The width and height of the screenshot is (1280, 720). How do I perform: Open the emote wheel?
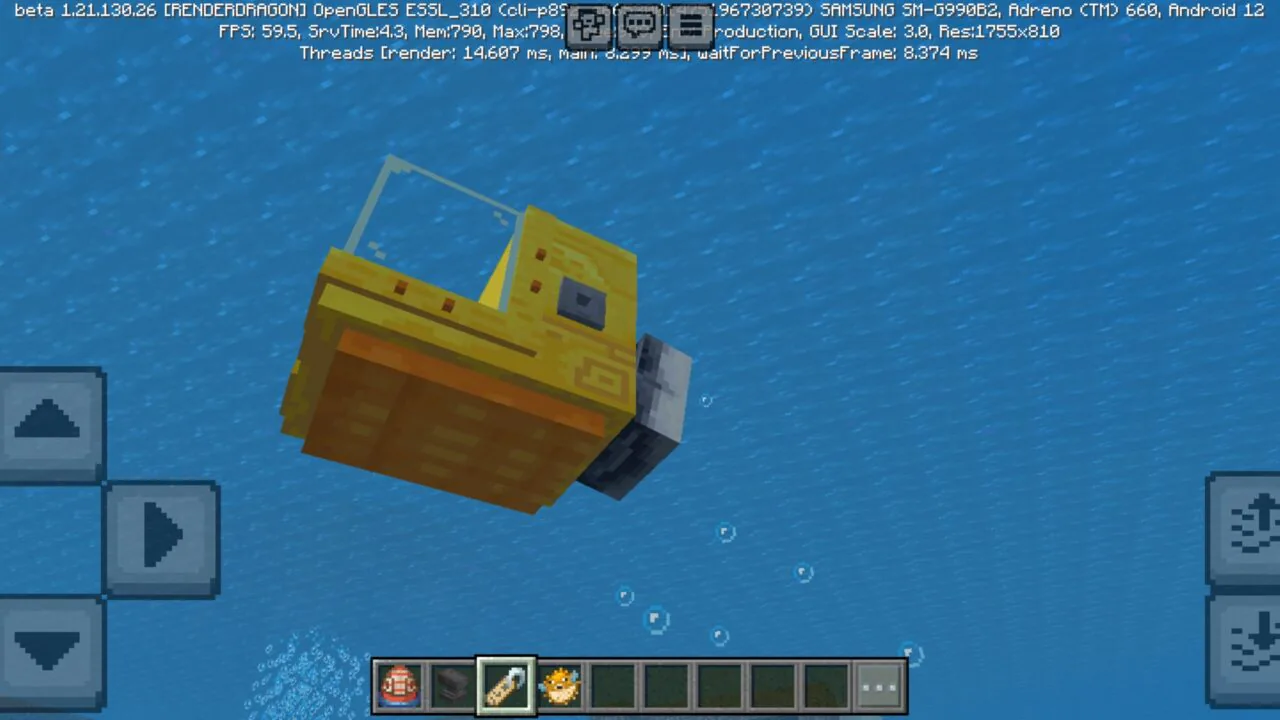pyautogui.click(x=589, y=25)
